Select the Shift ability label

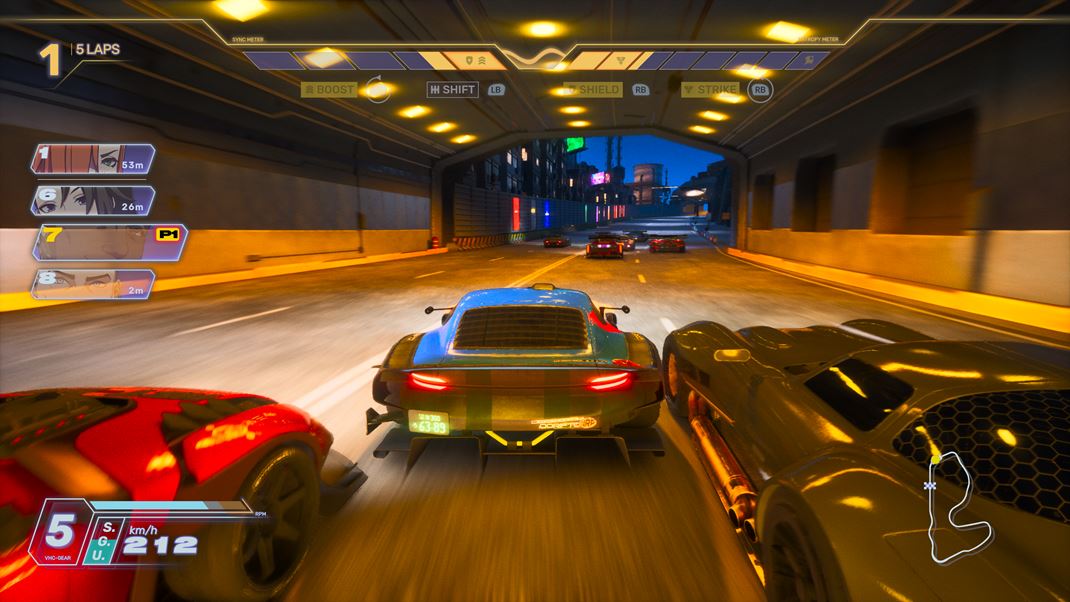point(452,90)
